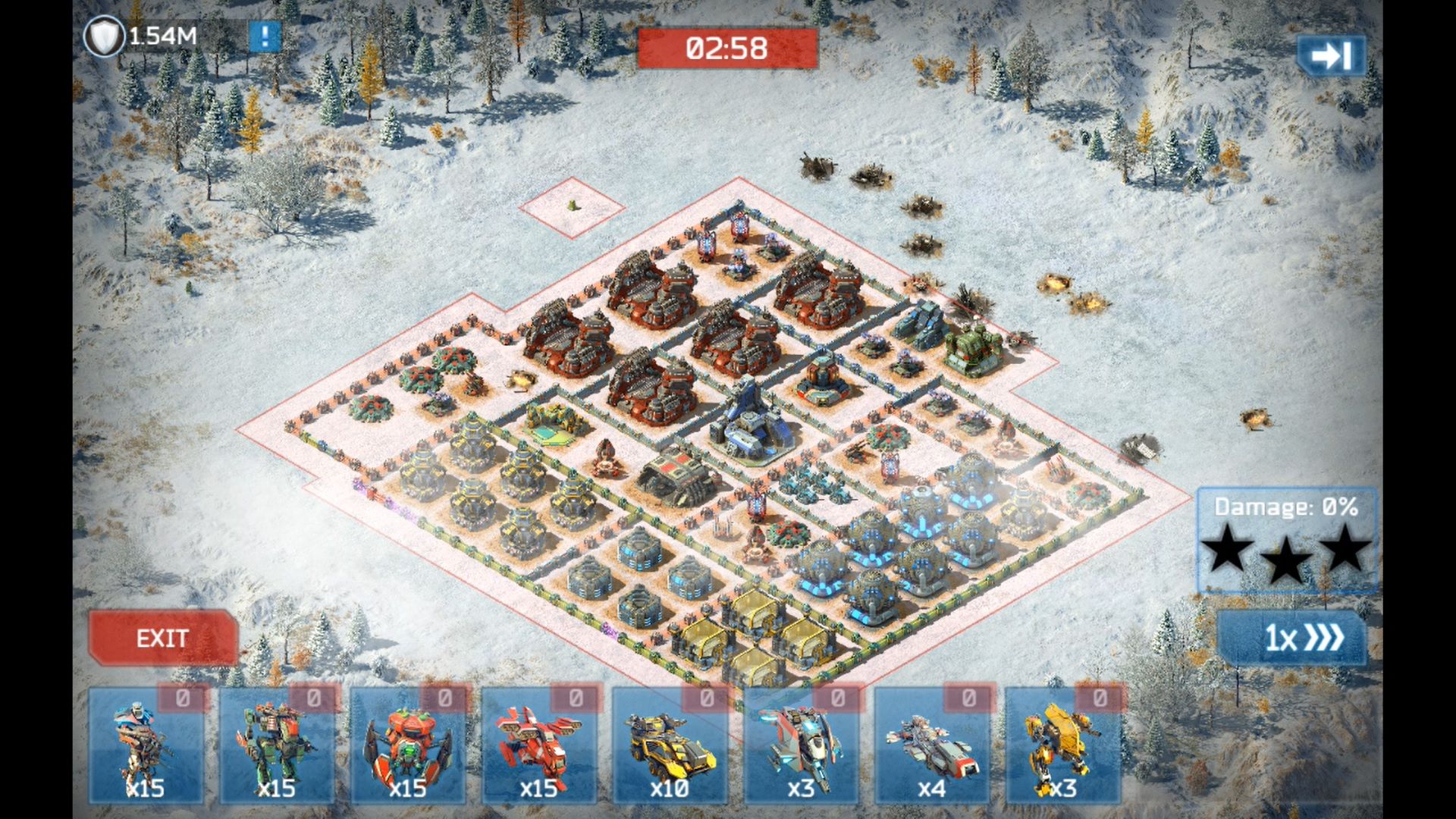
Task: Choose the green heavy mech unit card
Action: (277, 746)
